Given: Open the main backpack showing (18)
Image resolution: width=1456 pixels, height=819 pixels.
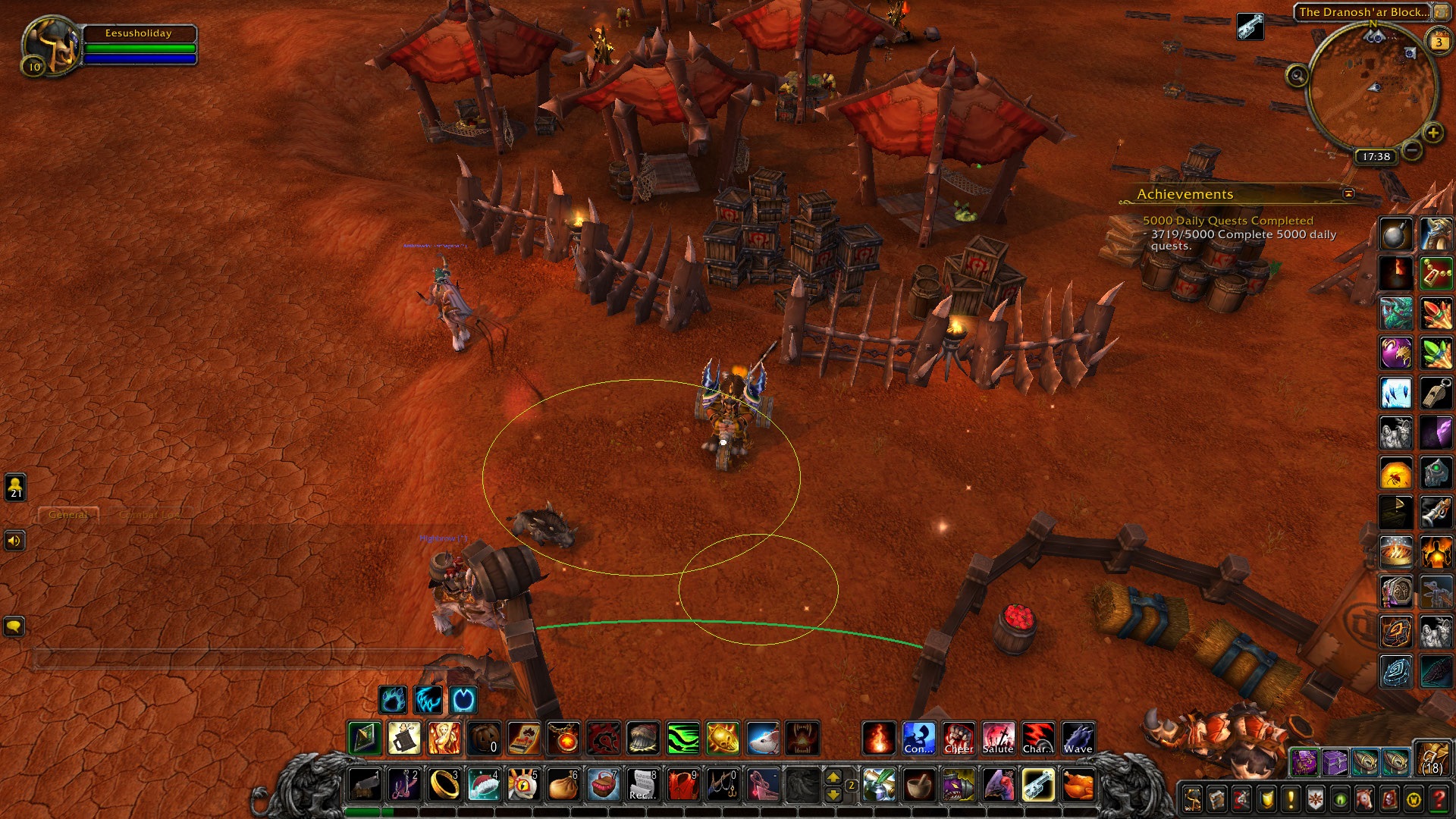Looking at the screenshot, I should tap(1432, 759).
